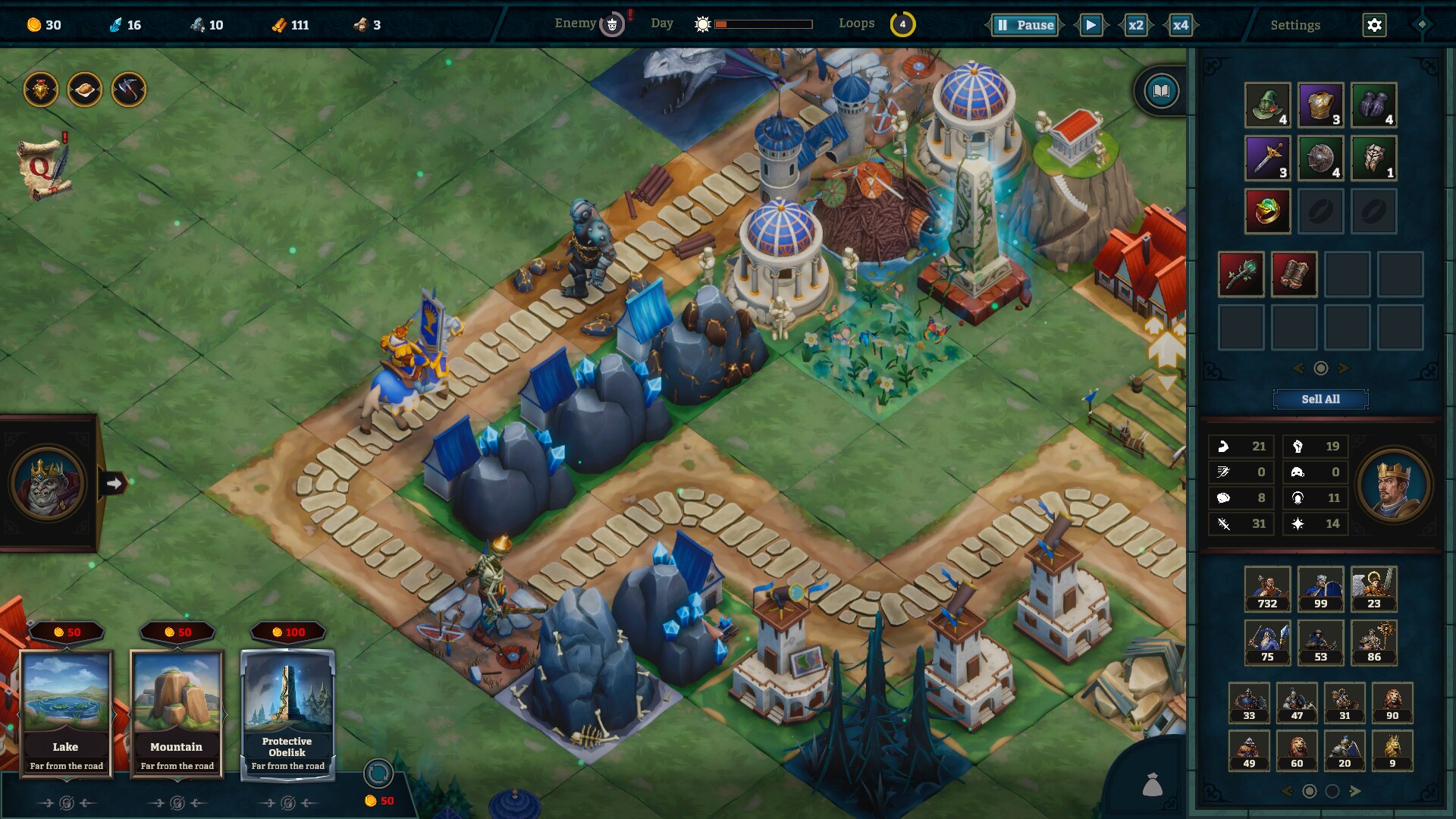Image resolution: width=1456 pixels, height=819 pixels.
Task: Select the golden chest armor slot
Action: [x=1320, y=105]
